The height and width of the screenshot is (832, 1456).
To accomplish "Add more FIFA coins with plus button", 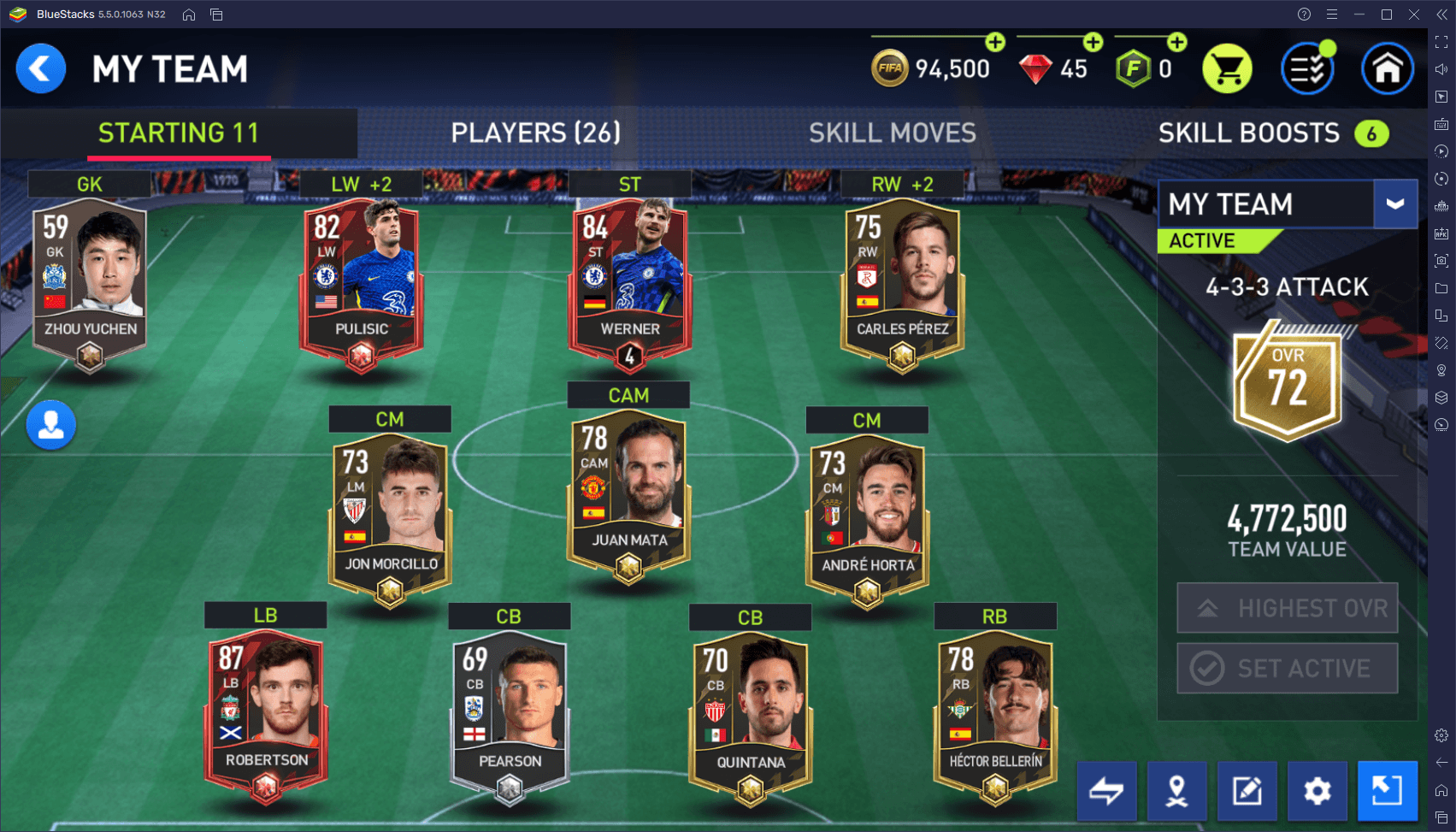I will (995, 42).
